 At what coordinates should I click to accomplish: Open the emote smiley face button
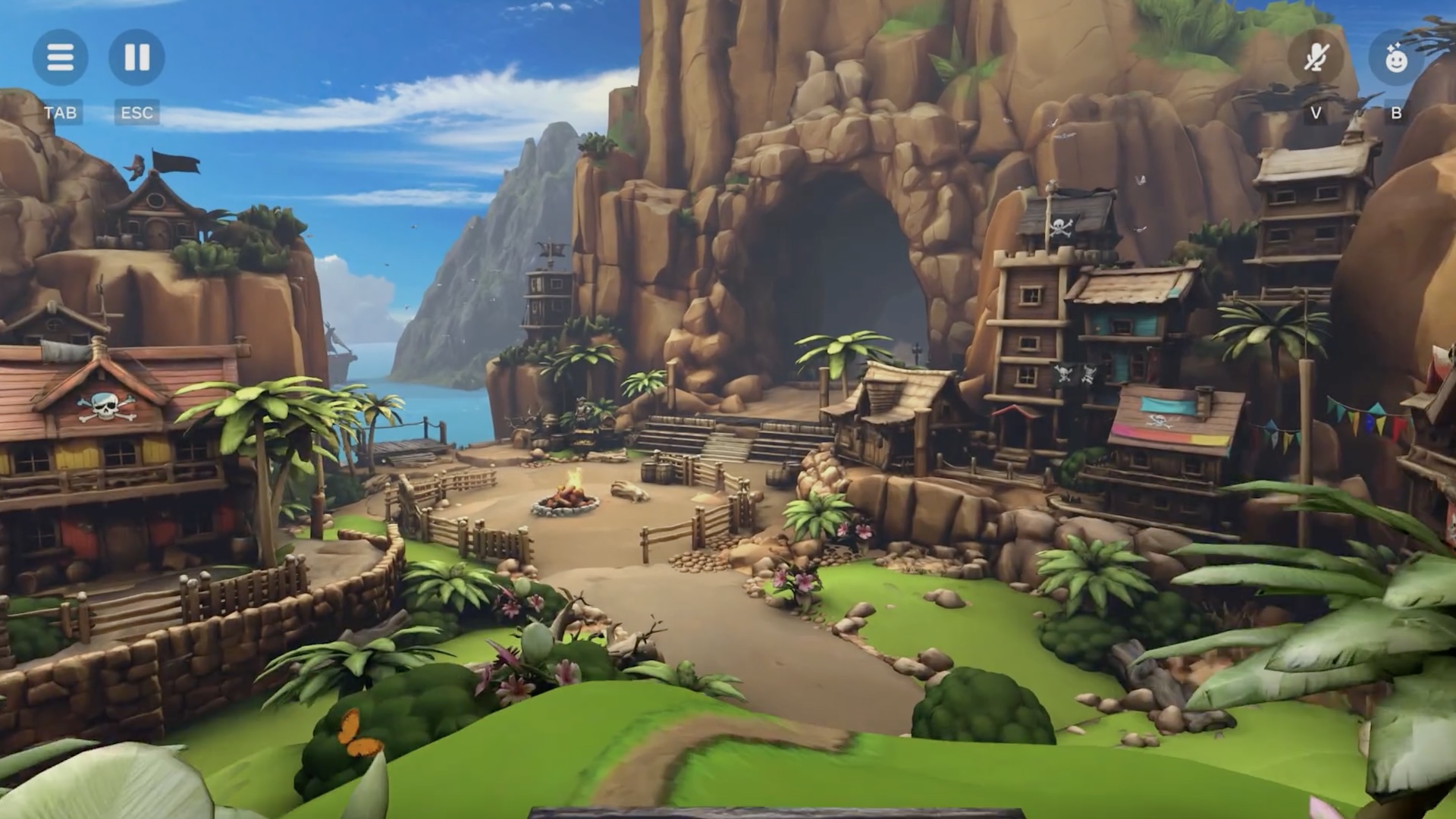(x=1395, y=58)
